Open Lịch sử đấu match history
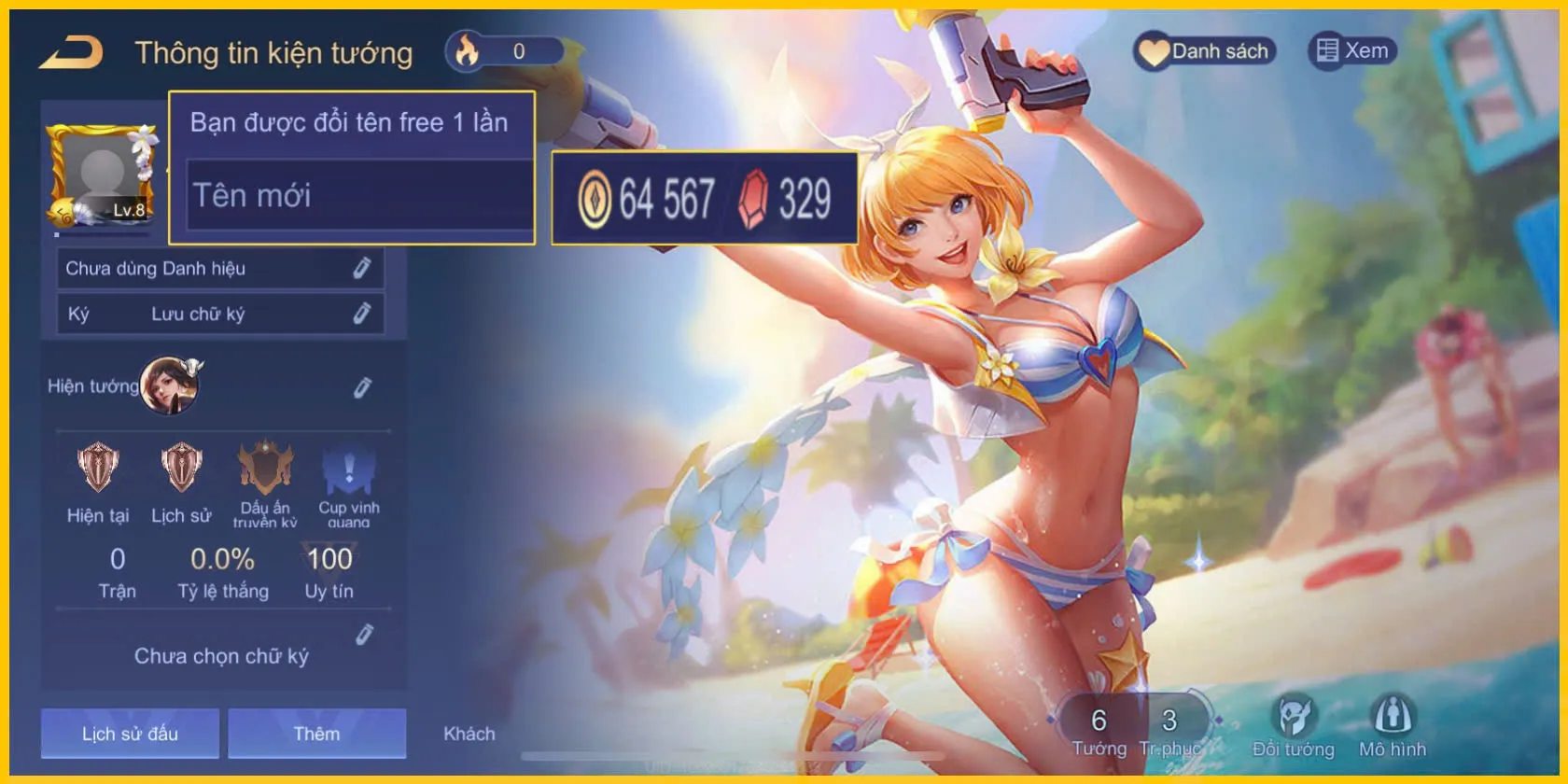1568x784 pixels. point(130,734)
